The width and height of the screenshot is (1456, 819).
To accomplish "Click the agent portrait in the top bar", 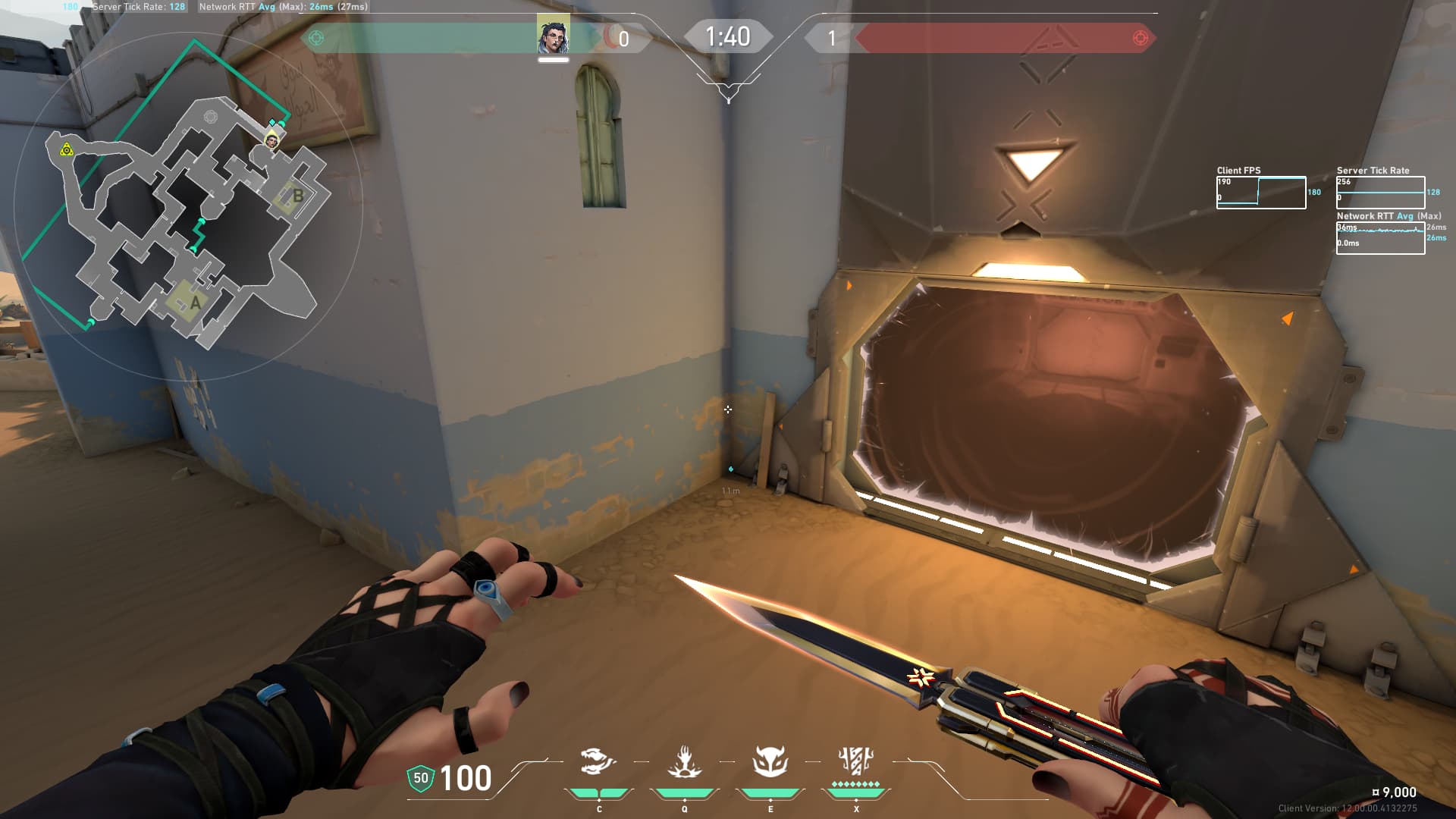I will 553,35.
